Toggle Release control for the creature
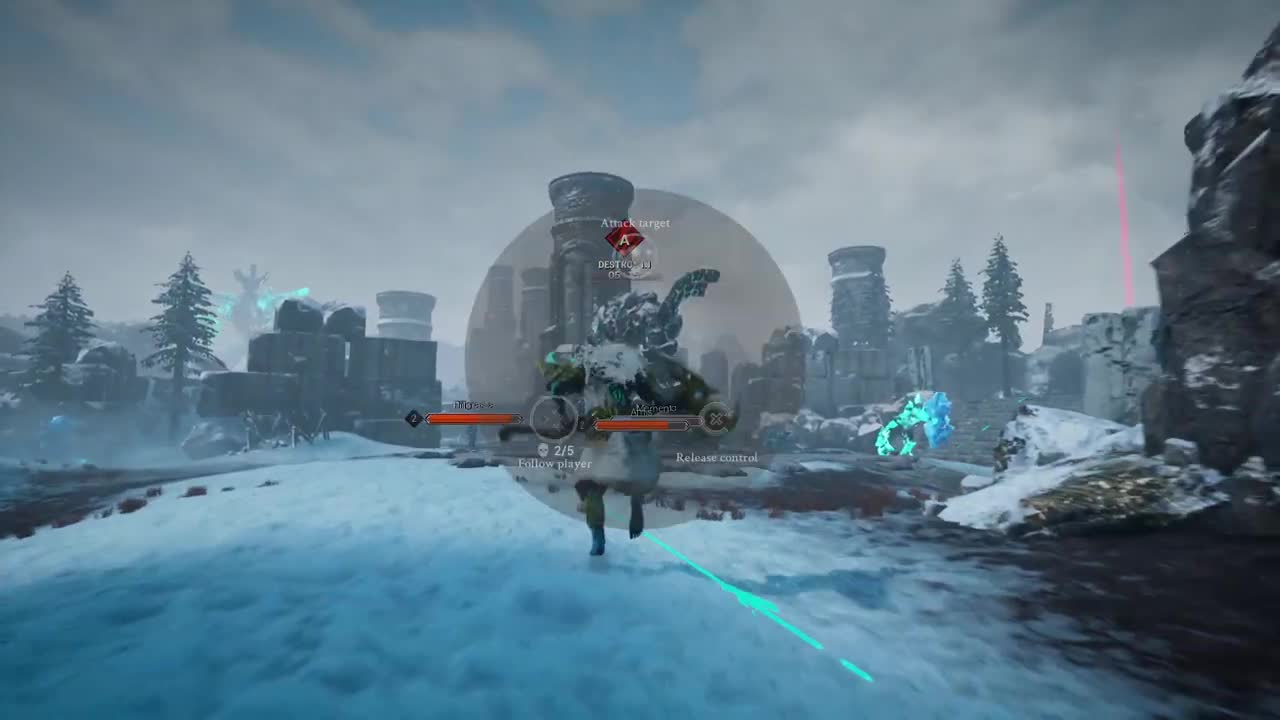 (x=718, y=457)
